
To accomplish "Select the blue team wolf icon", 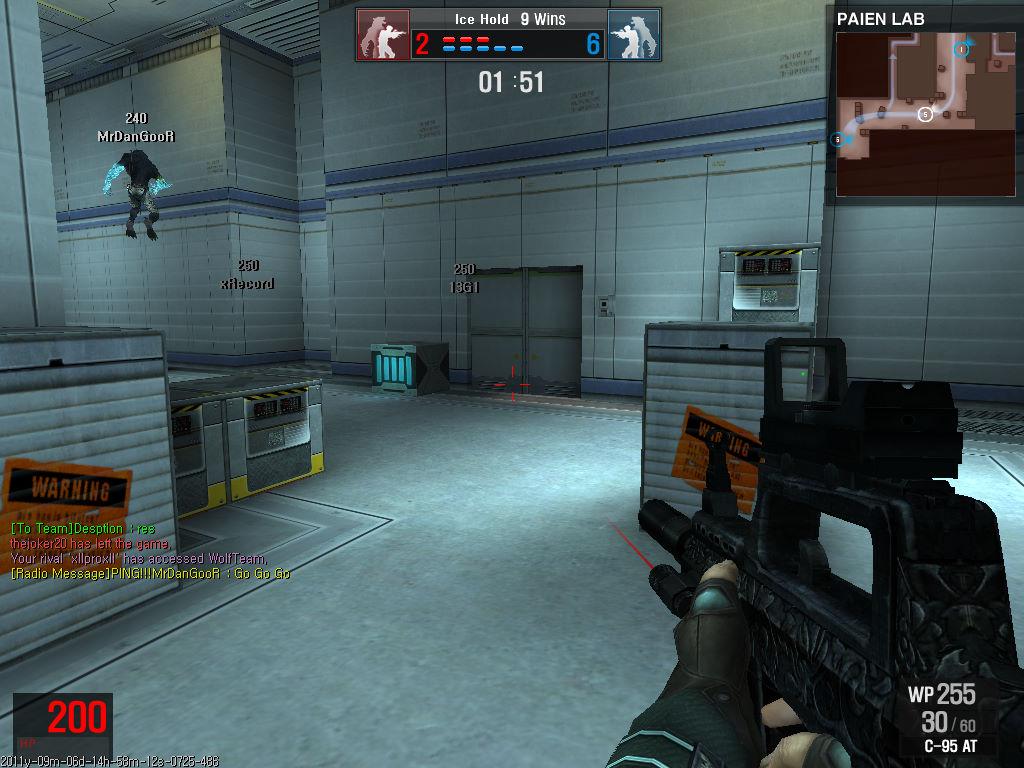I will (x=633, y=36).
